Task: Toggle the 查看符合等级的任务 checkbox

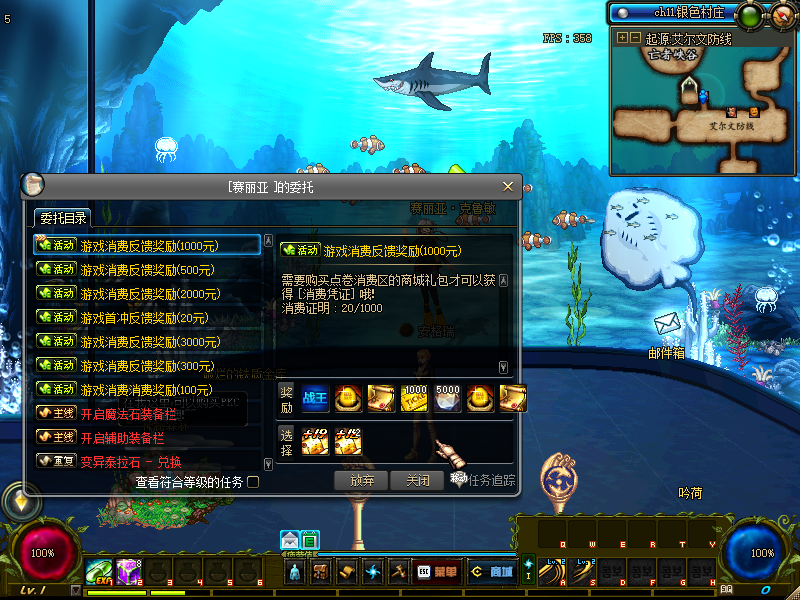Action: point(253,482)
